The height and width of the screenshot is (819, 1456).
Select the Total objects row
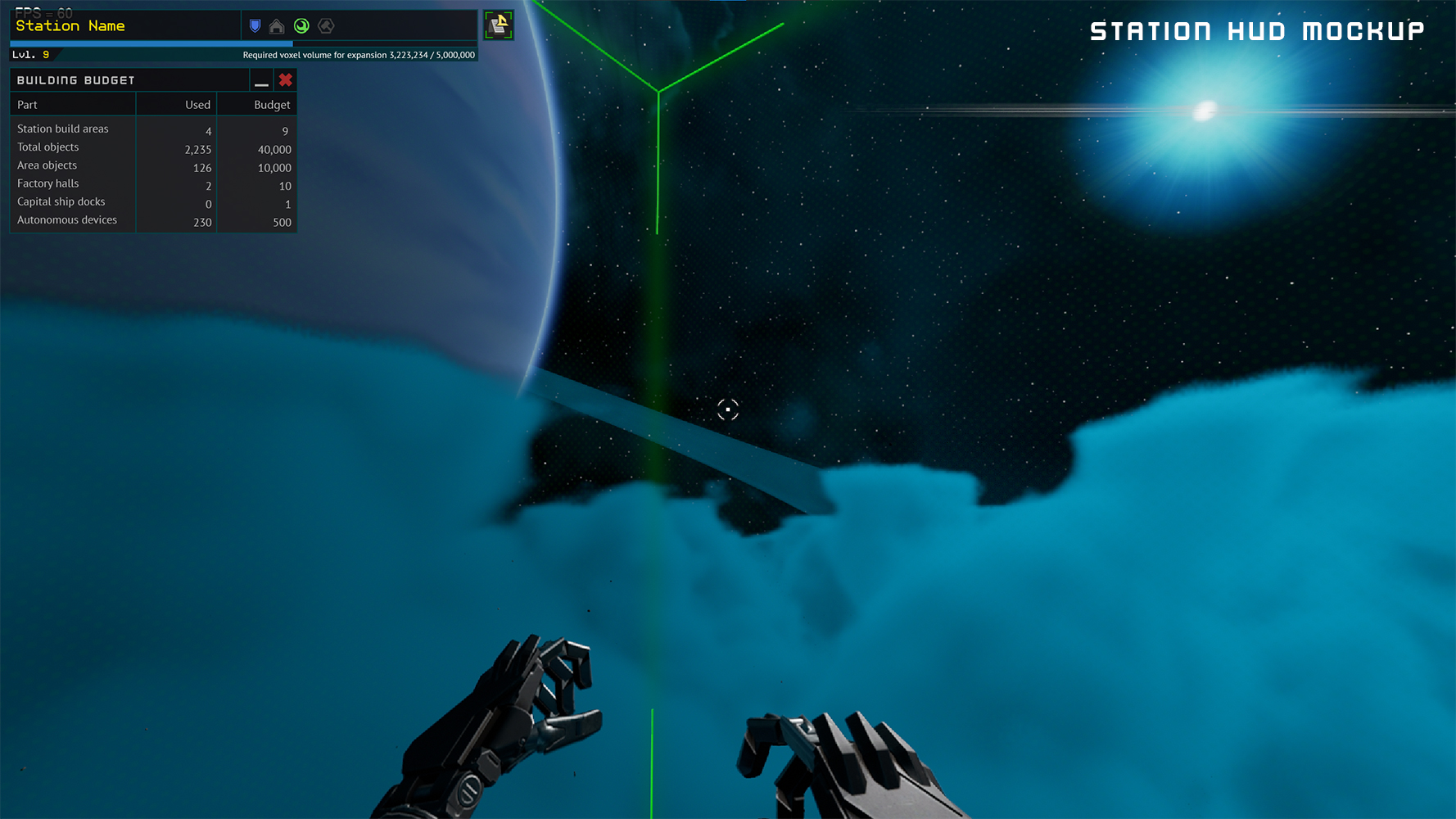48,147
